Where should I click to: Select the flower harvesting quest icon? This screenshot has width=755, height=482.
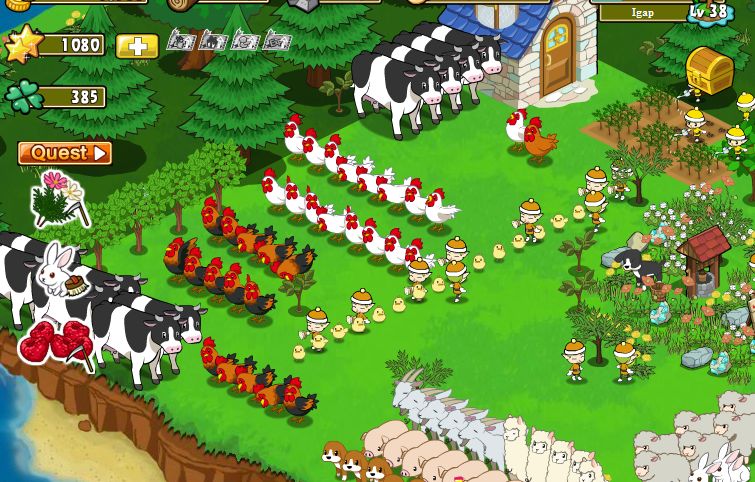click(x=57, y=199)
